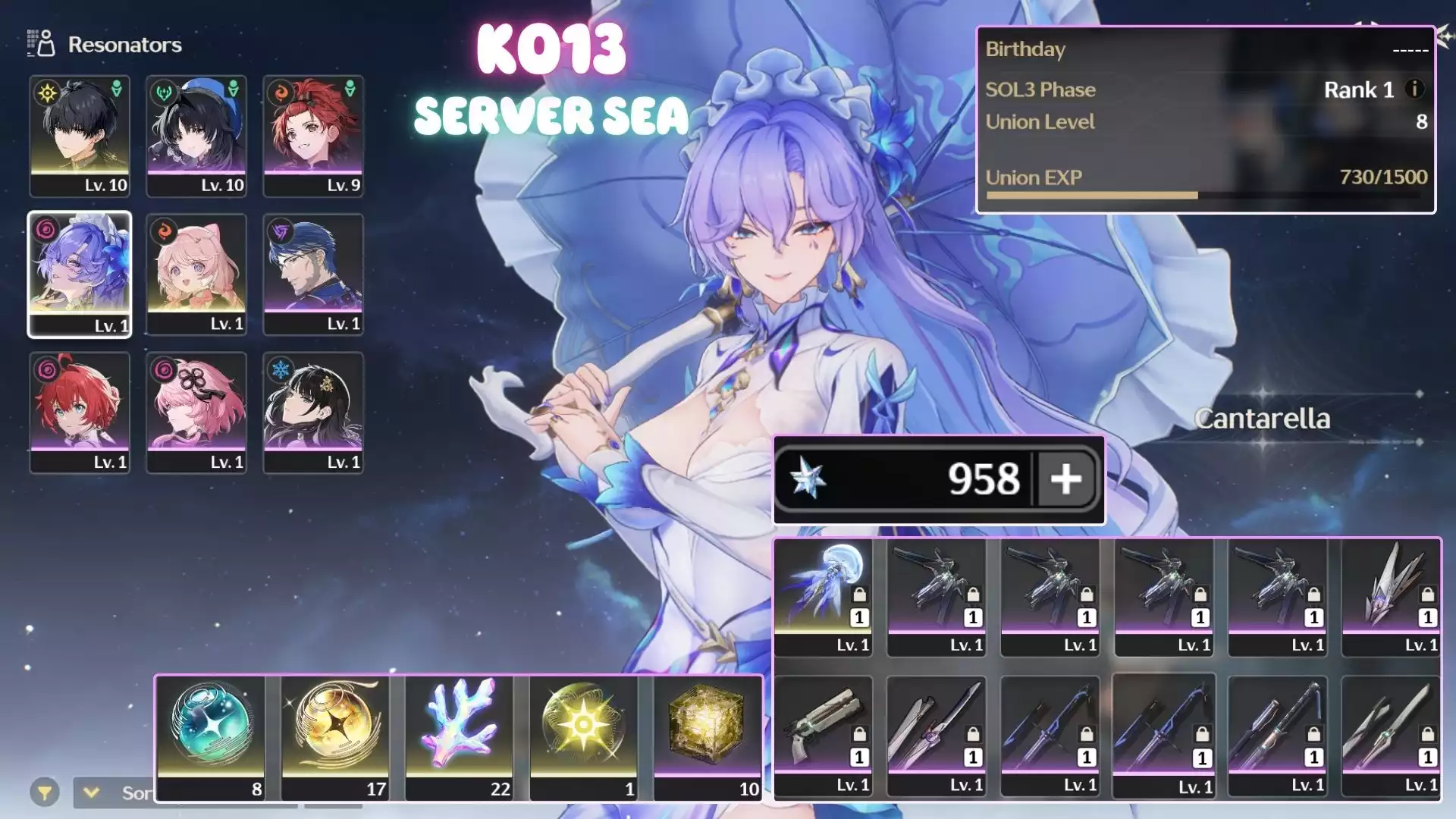The width and height of the screenshot is (1456, 819).
Task: Click the Fusion element icon on Chixia's portrait
Action: [x=281, y=91]
